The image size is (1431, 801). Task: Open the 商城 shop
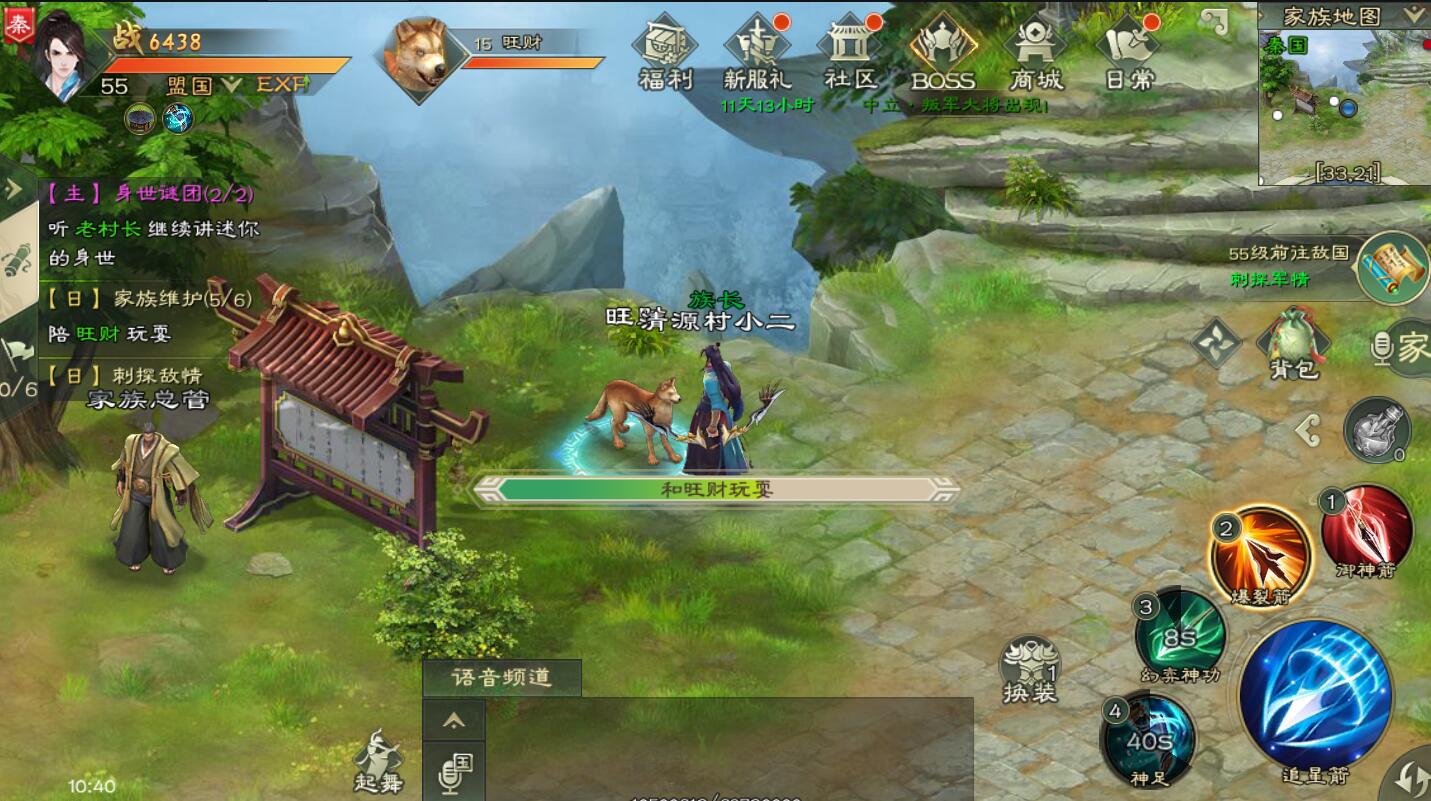pos(1035,52)
